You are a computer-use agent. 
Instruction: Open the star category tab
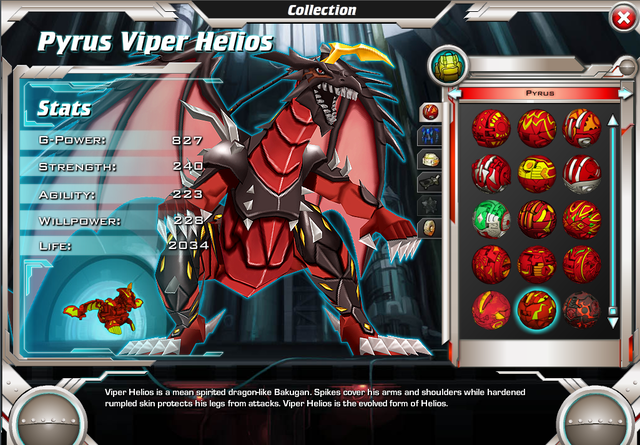tap(429, 204)
